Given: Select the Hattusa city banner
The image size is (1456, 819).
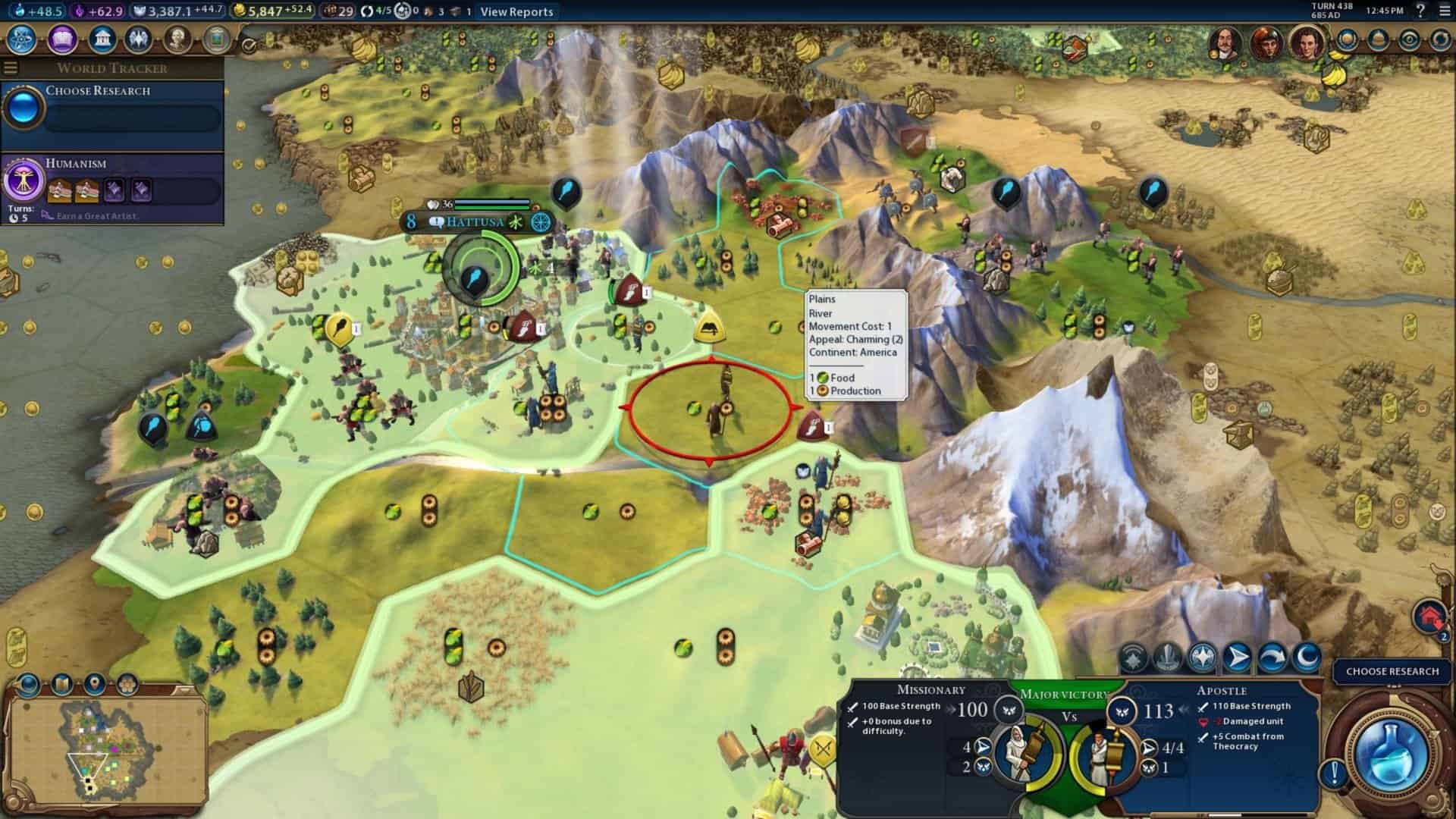Looking at the screenshot, I should (x=475, y=221).
